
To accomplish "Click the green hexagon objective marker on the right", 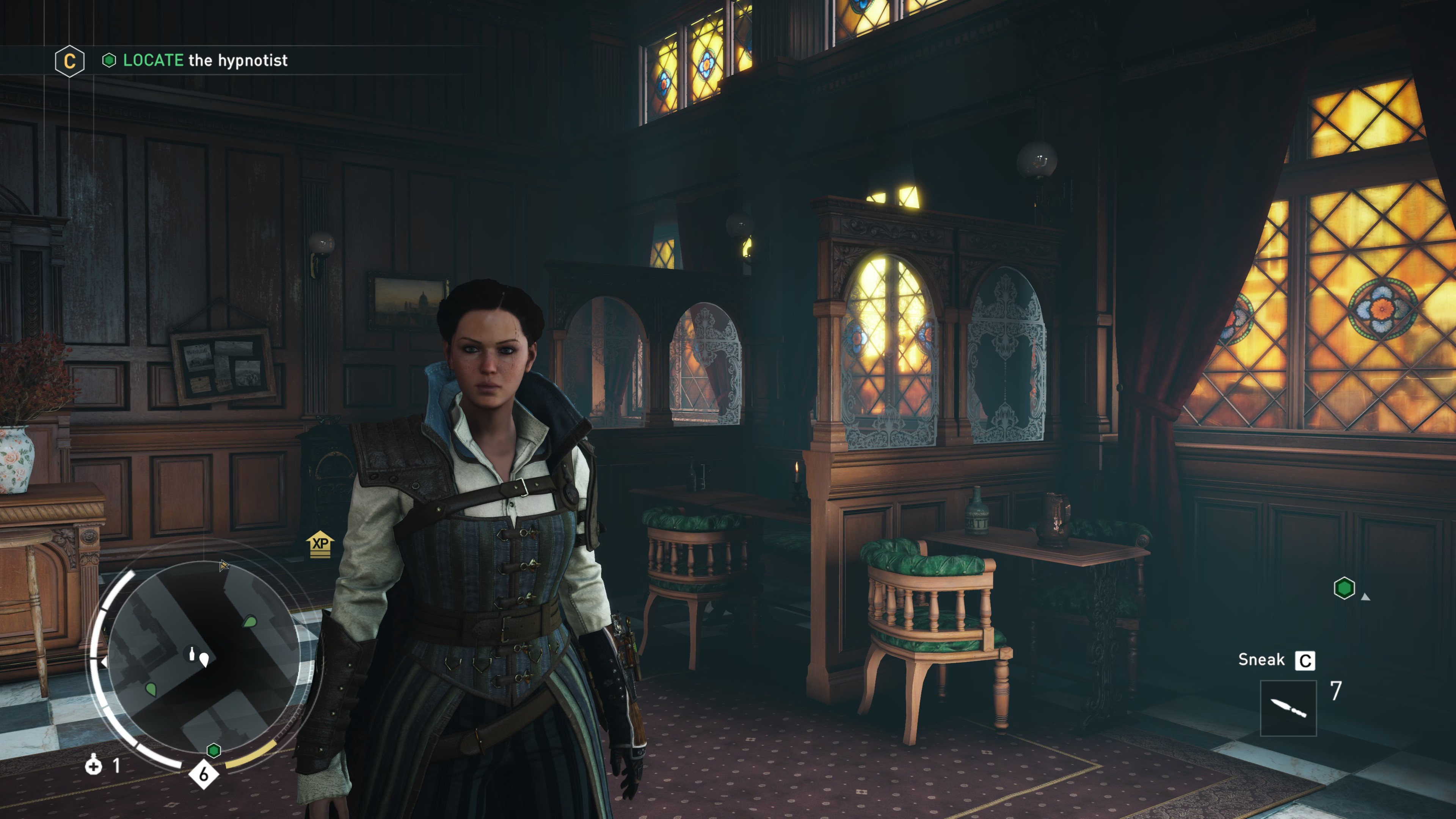I will click(x=1344, y=588).
